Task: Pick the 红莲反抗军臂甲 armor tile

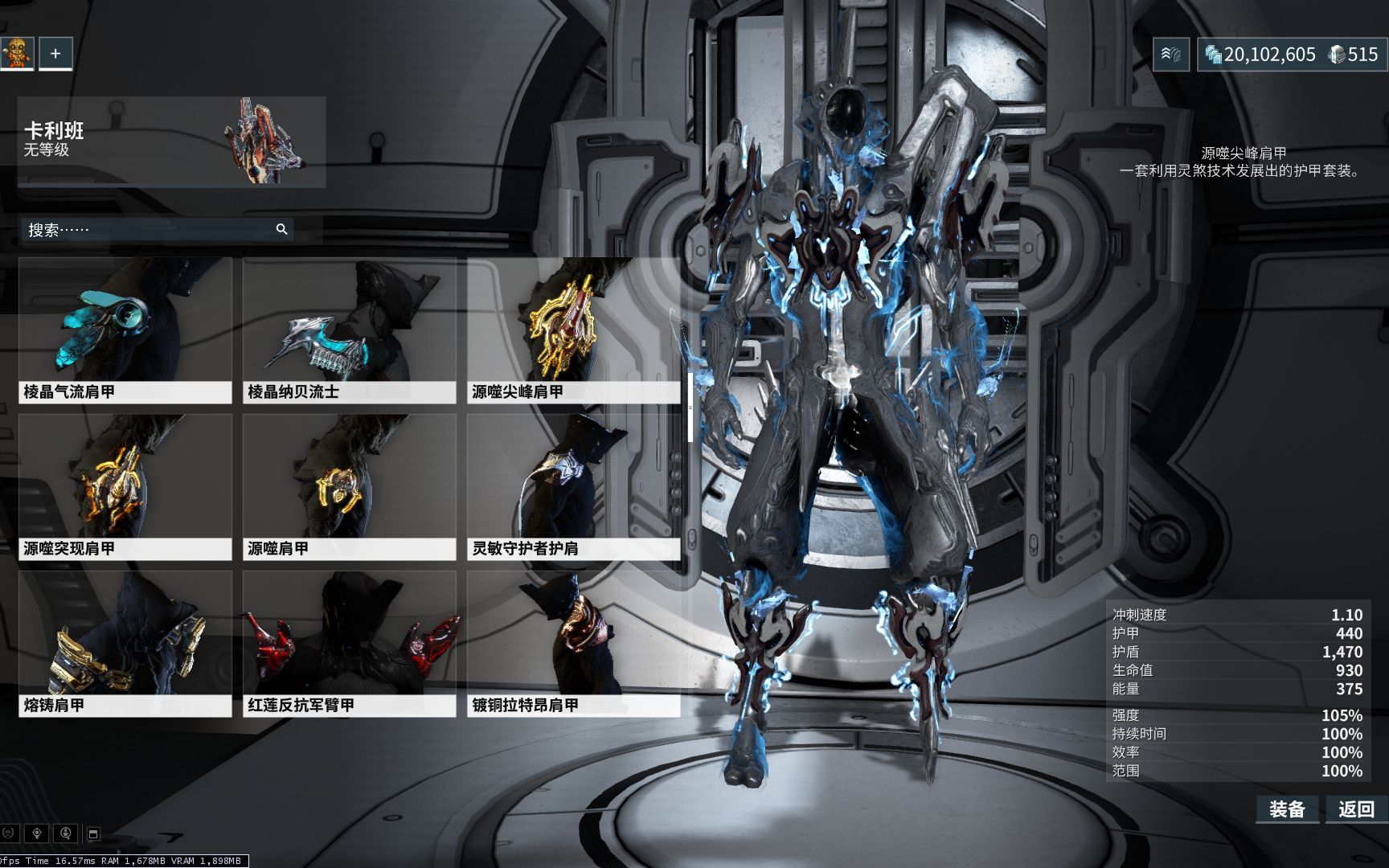Action: [x=350, y=644]
